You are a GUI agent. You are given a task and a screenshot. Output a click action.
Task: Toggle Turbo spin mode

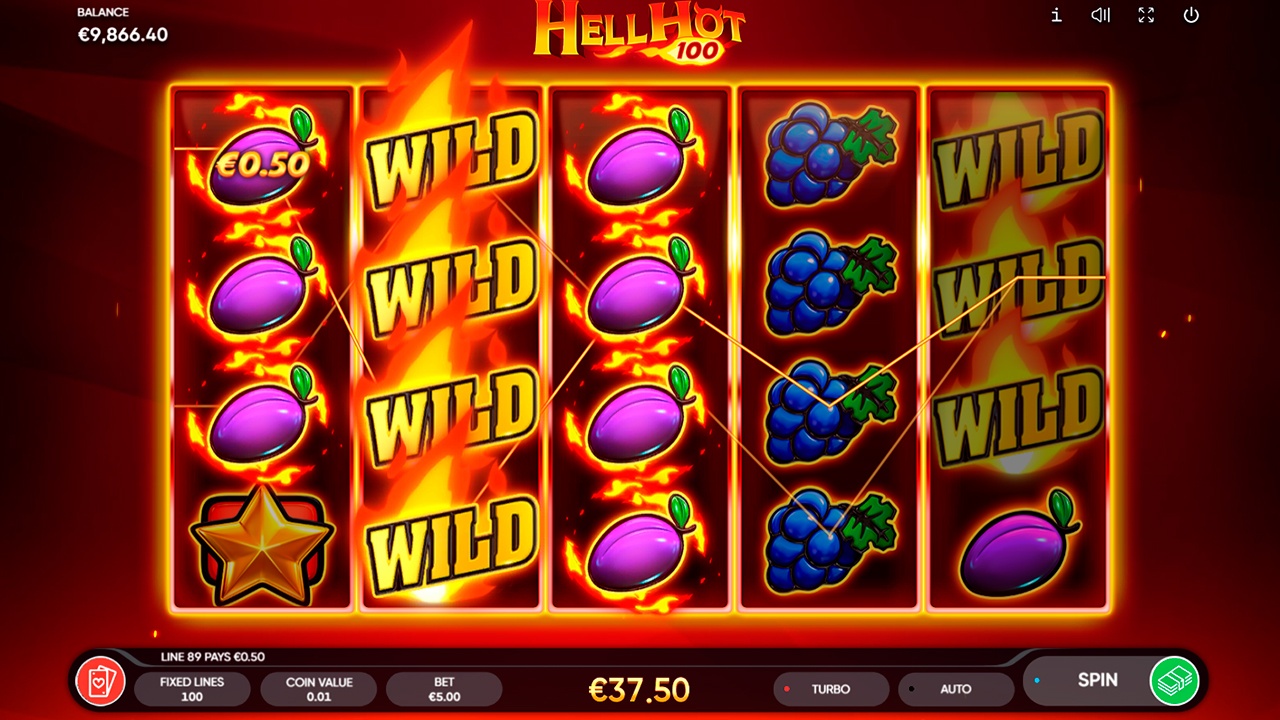830,689
